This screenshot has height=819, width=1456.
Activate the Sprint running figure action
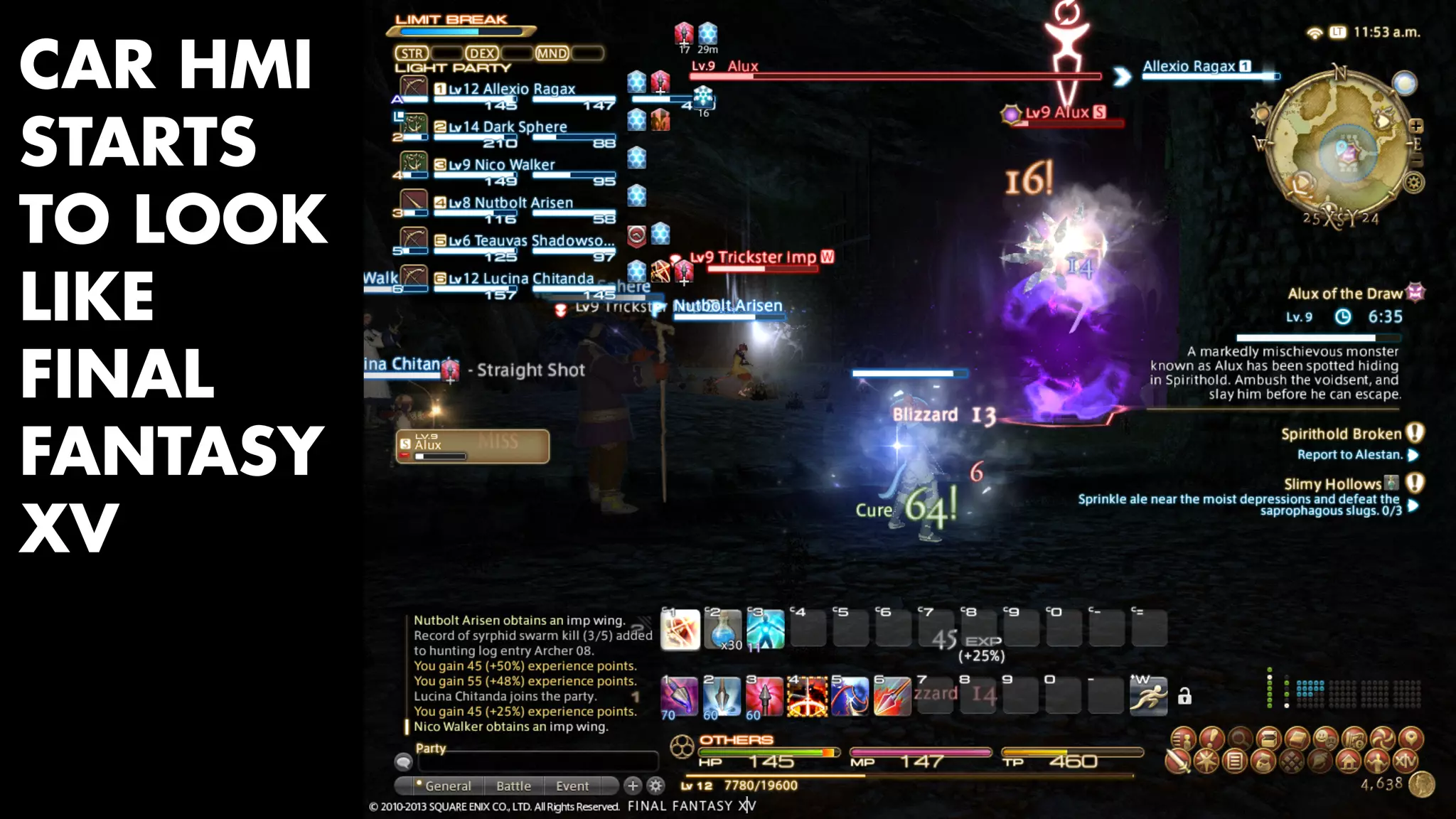tap(1148, 696)
